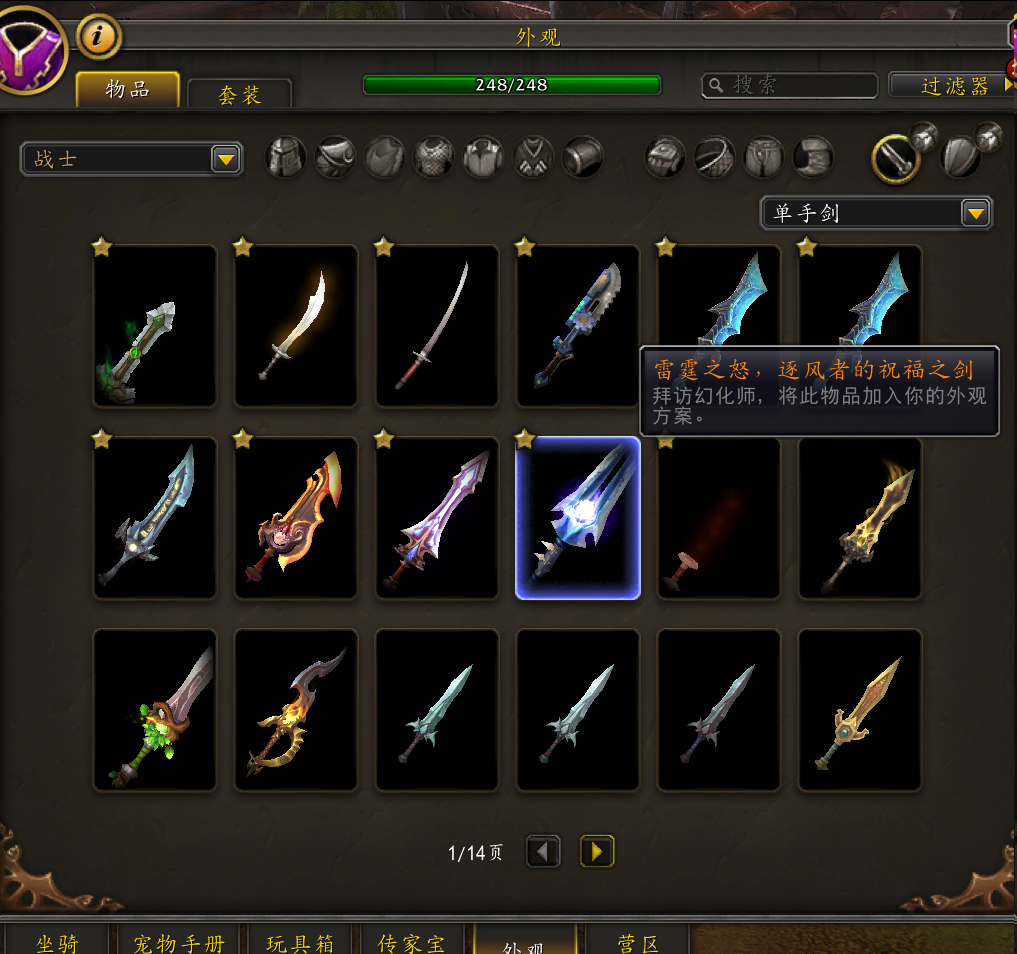1017x954 pixels.
Task: Select the head slot helmet icon
Action: pyautogui.click(x=285, y=158)
